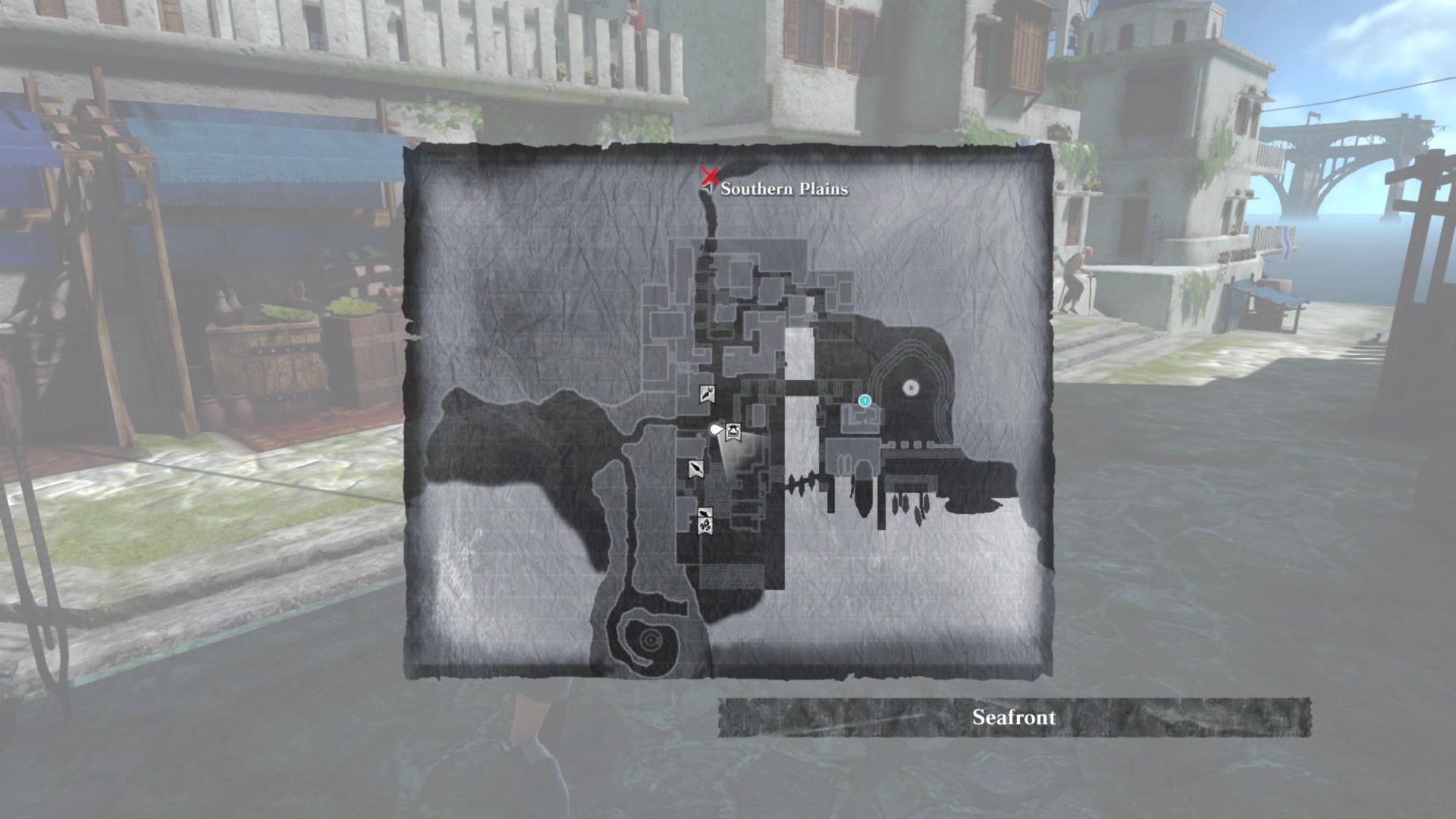Click the Seafront location name banner
This screenshot has height=819, width=1456.
pos(1014,717)
